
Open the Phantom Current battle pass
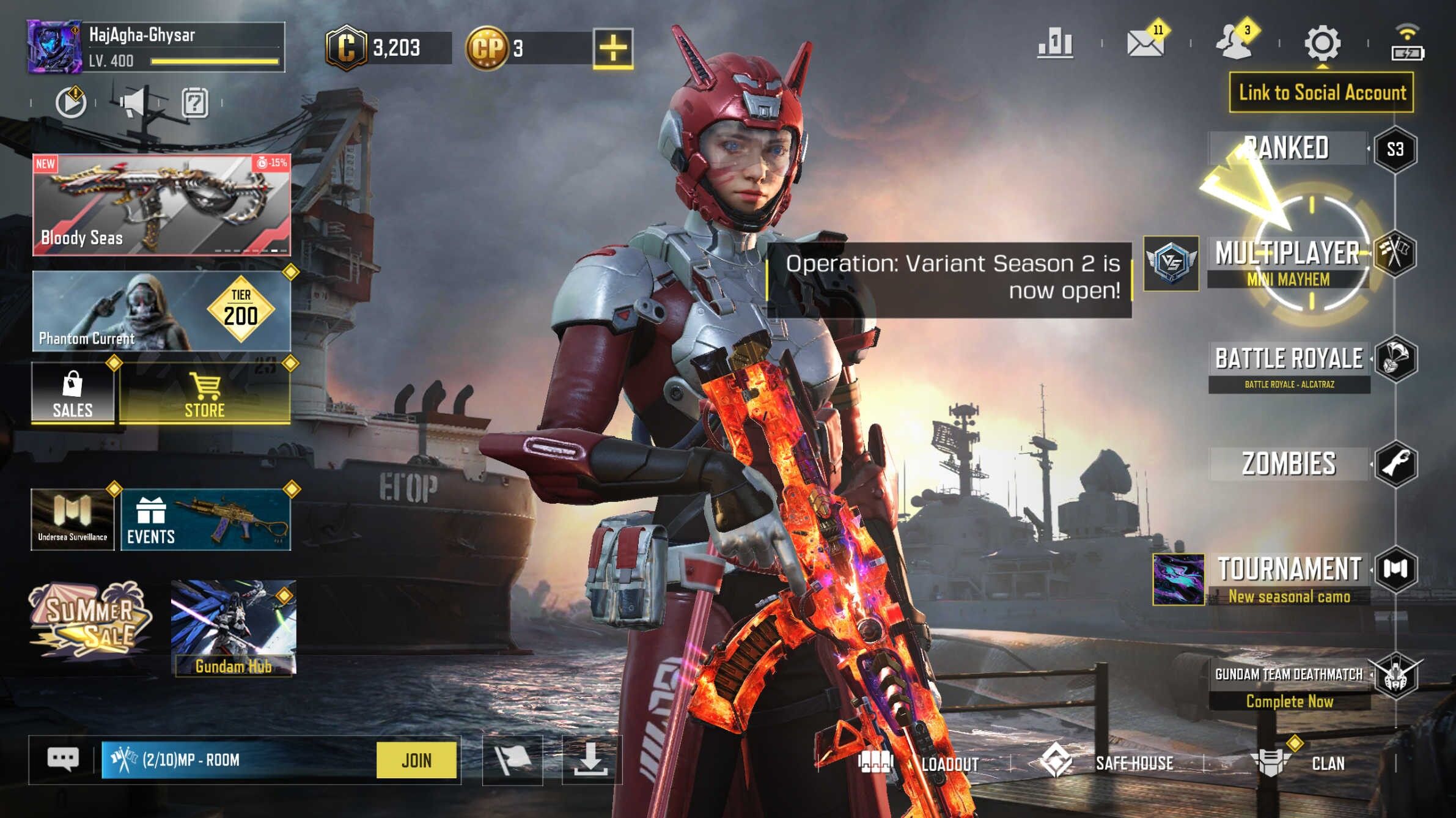pos(161,312)
